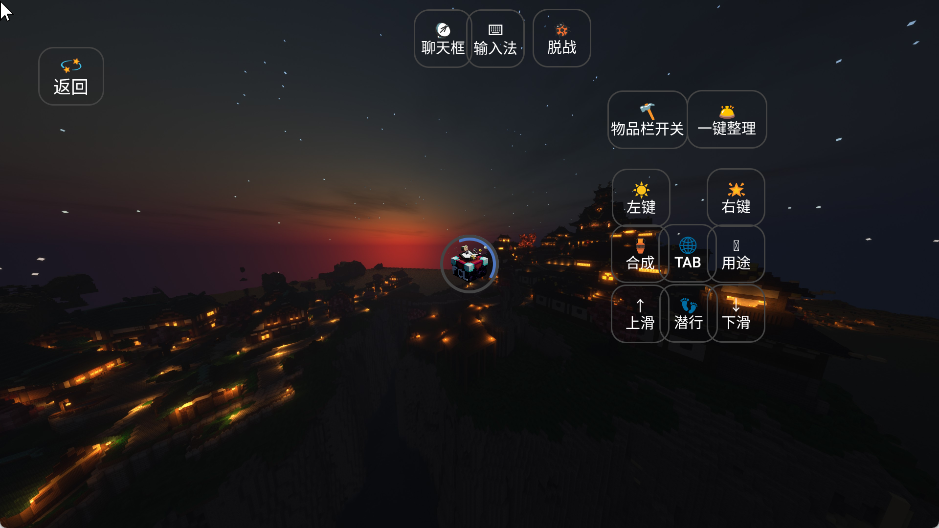Toggle the 潜行 sneak button
The image size is (939, 528).
(688, 314)
